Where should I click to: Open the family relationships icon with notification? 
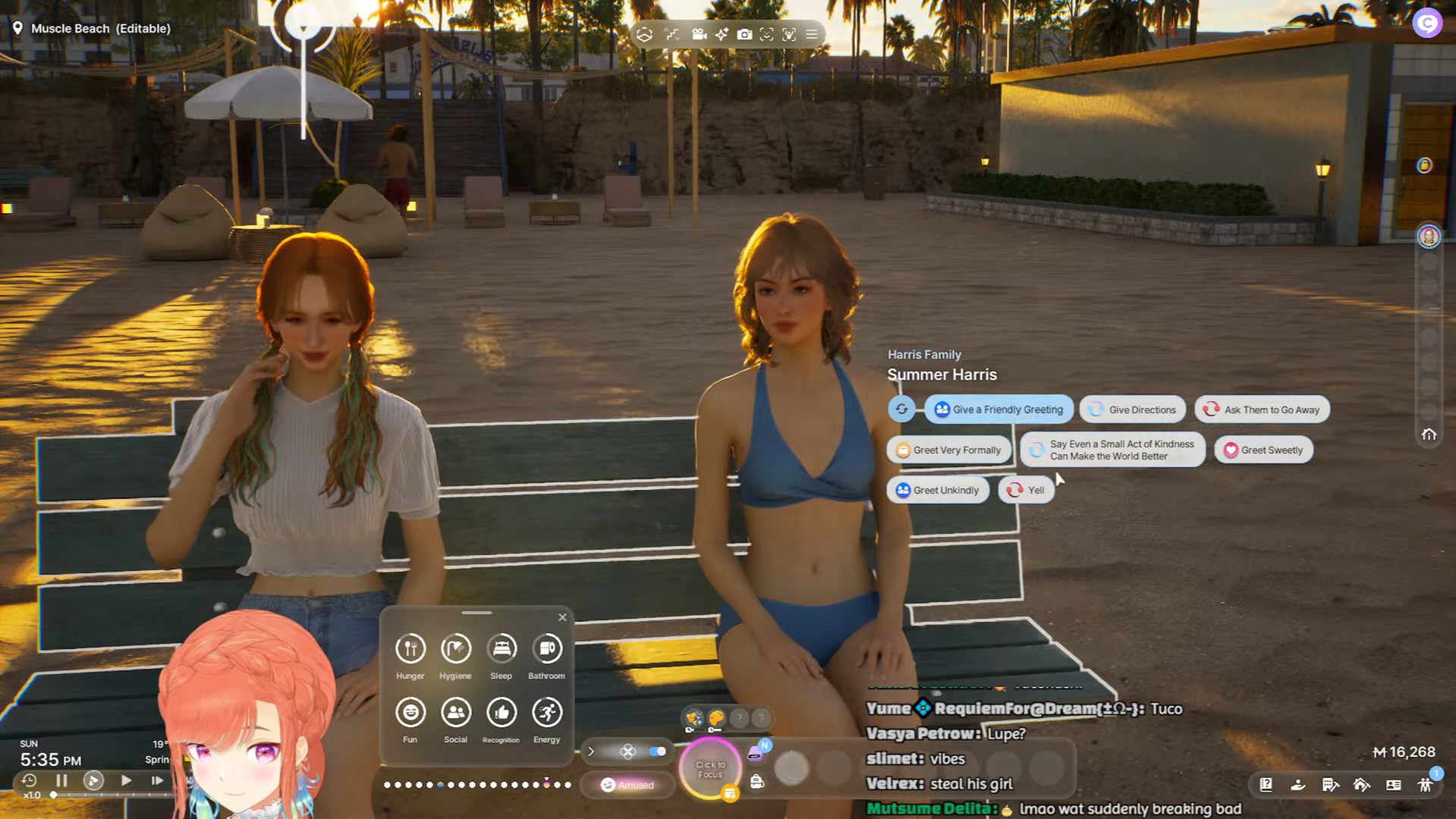[x=1426, y=785]
